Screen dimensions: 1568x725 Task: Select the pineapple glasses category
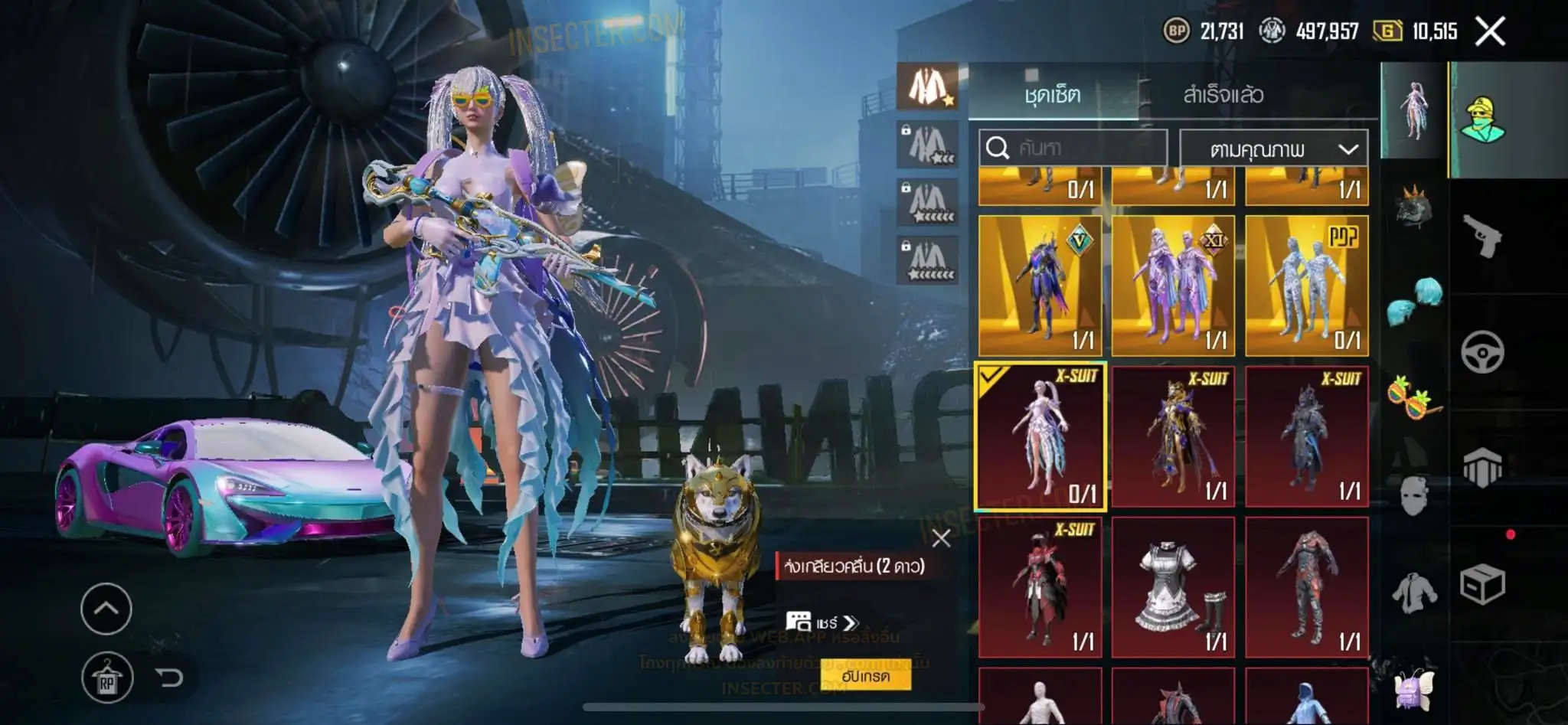1414,395
